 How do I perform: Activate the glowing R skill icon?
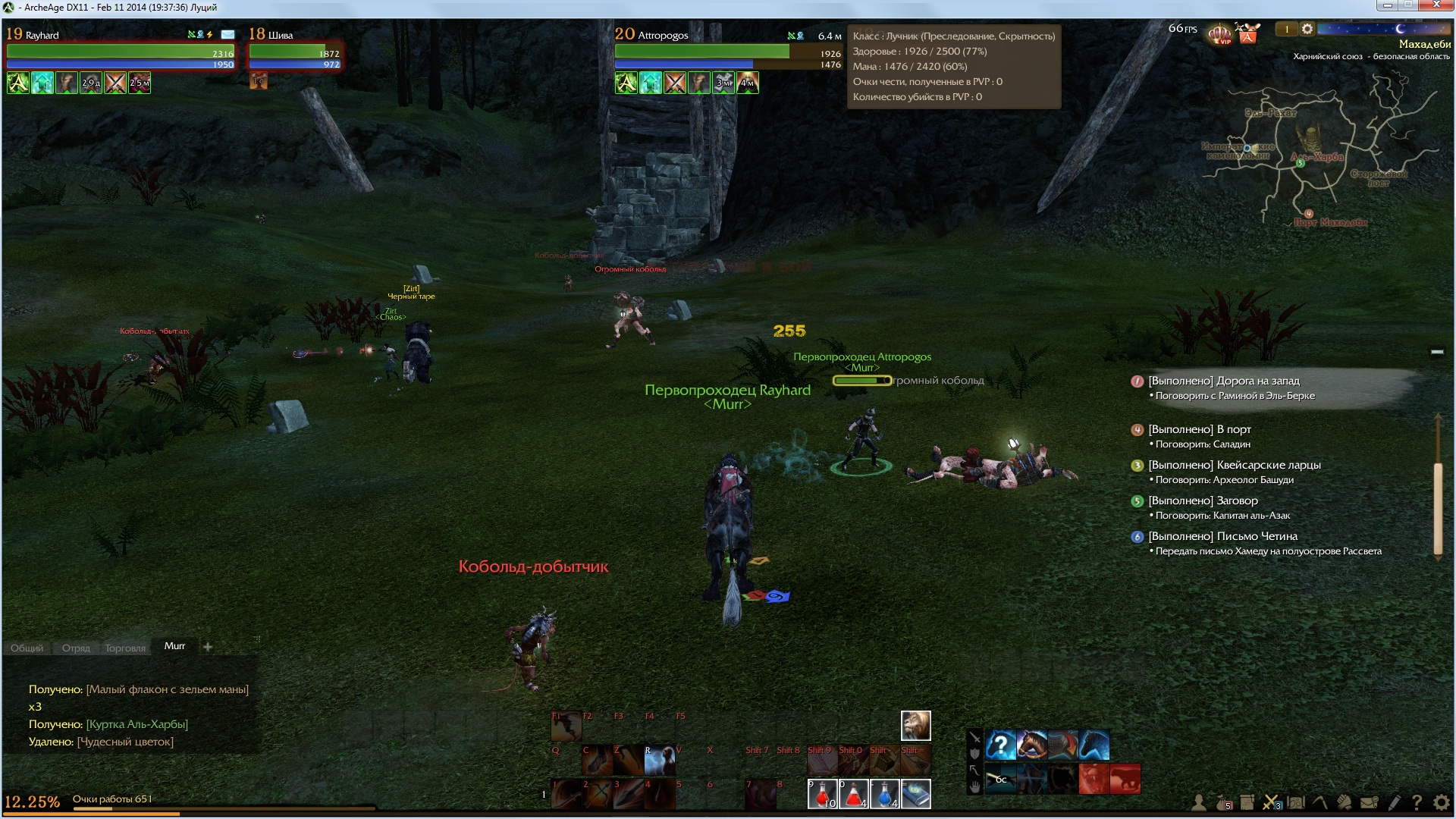point(659,760)
